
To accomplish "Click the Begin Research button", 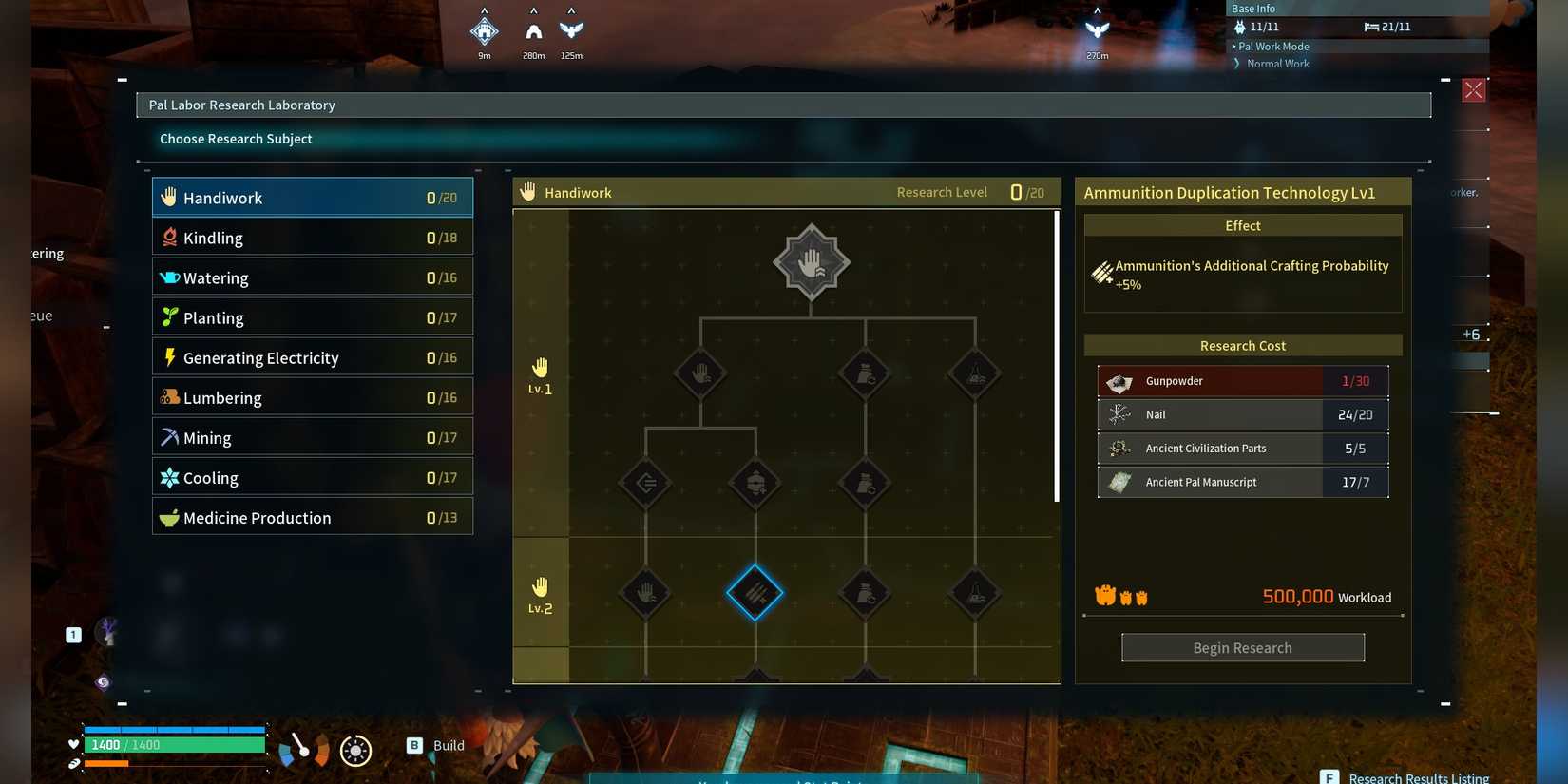I will tap(1242, 647).
